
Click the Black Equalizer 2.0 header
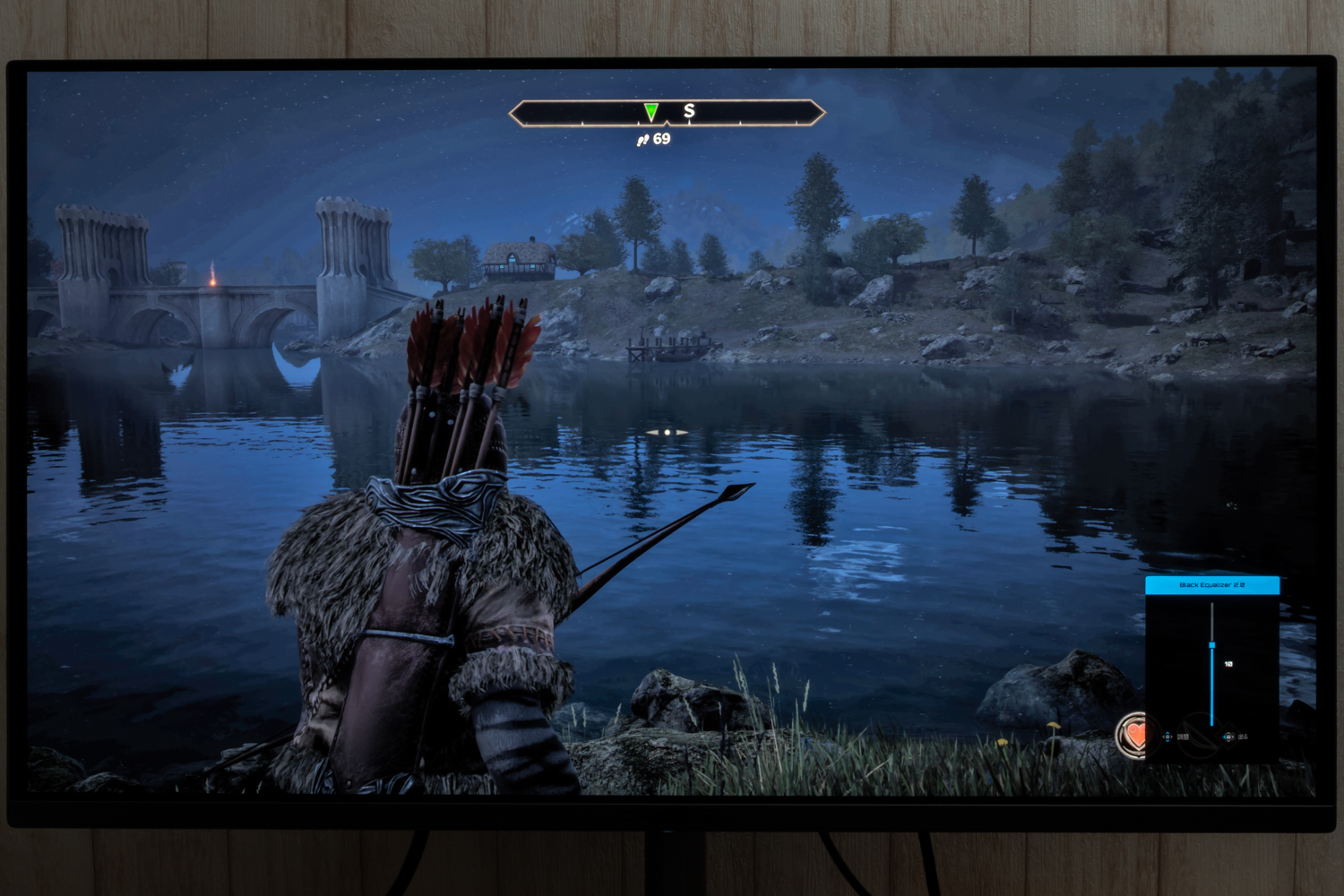coord(1211,585)
